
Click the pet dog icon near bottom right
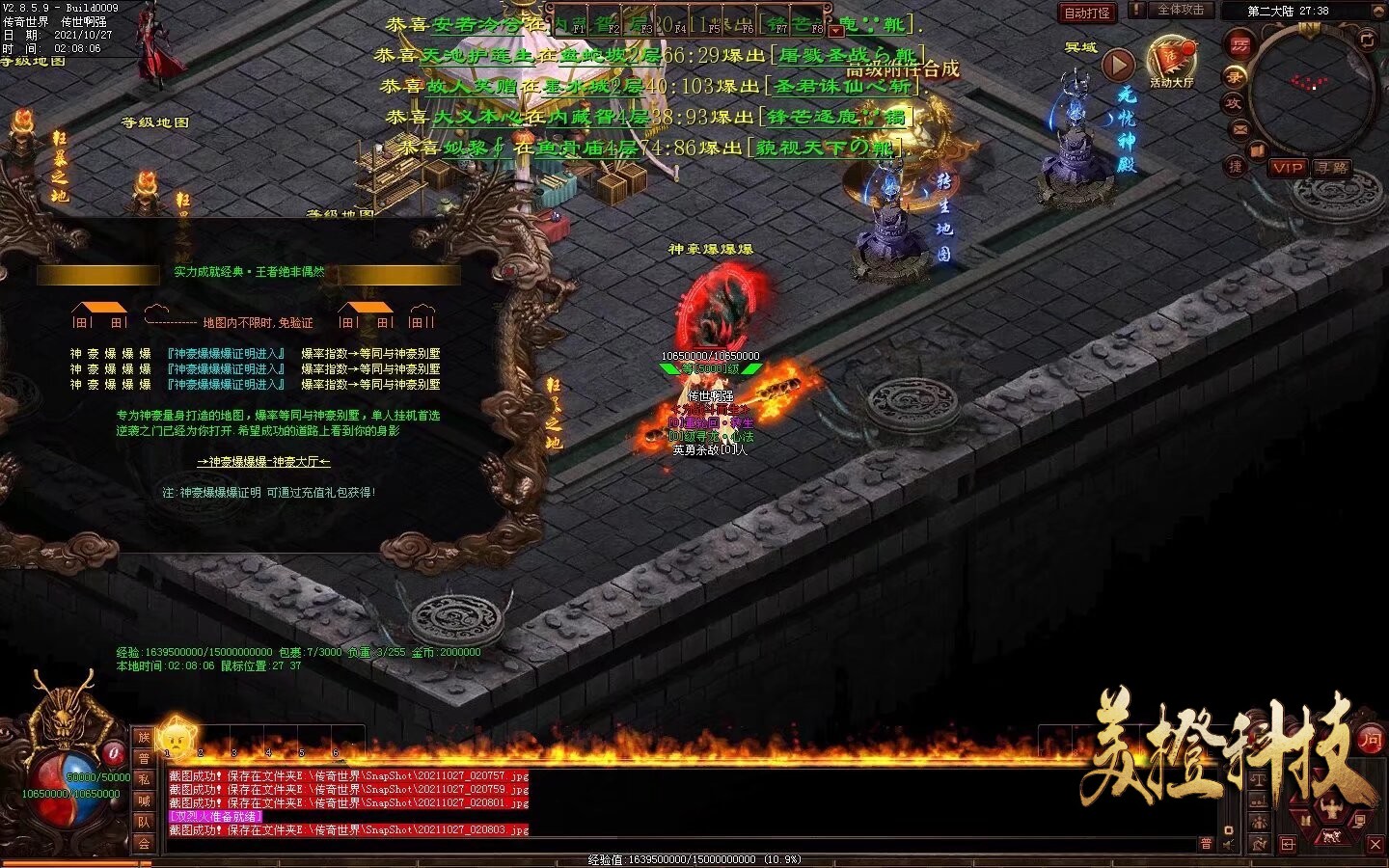[x=1331, y=837]
